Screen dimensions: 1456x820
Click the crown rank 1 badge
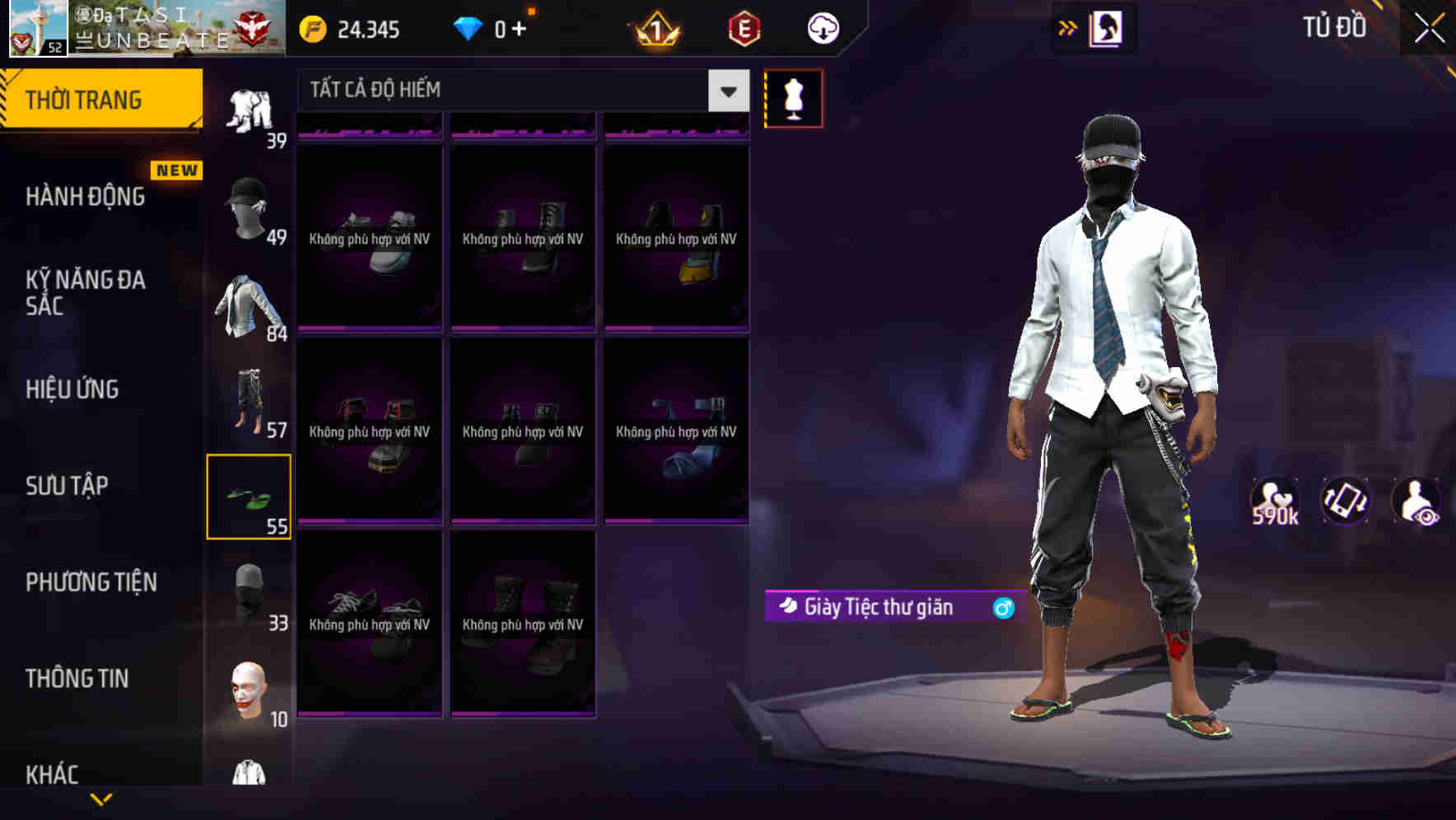tap(655, 30)
